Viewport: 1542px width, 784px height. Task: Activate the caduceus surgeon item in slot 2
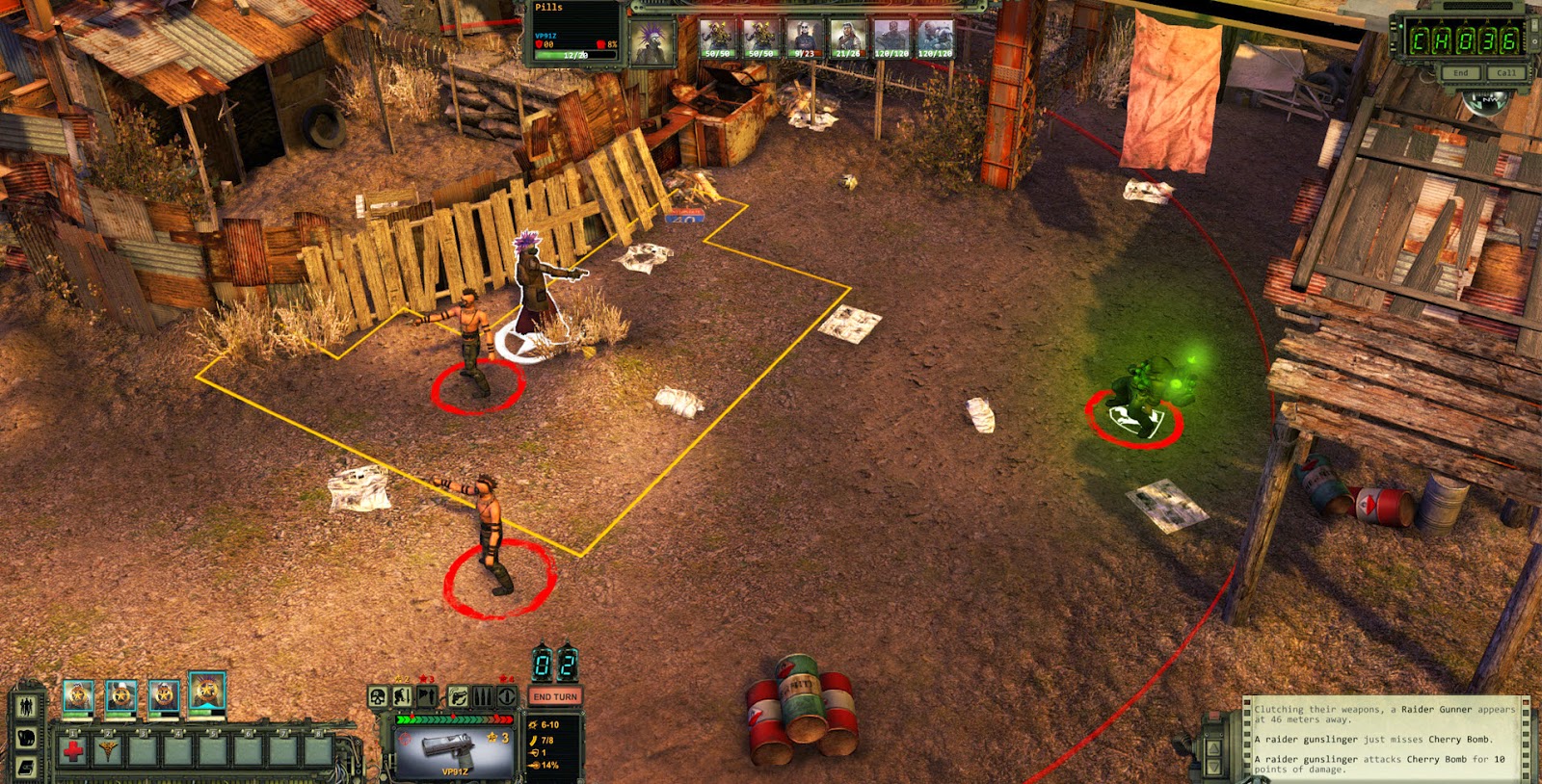tap(107, 749)
